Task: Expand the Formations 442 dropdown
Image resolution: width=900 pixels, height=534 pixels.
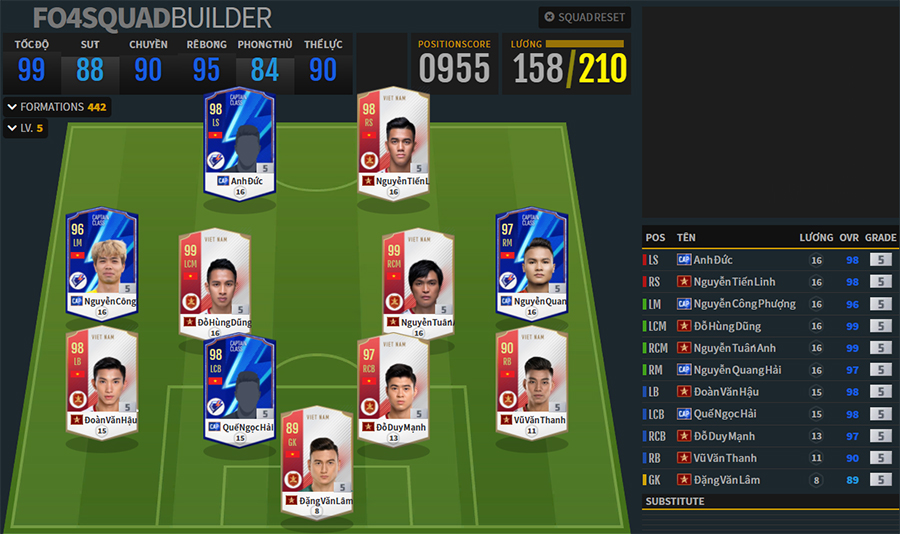Action: [57, 107]
